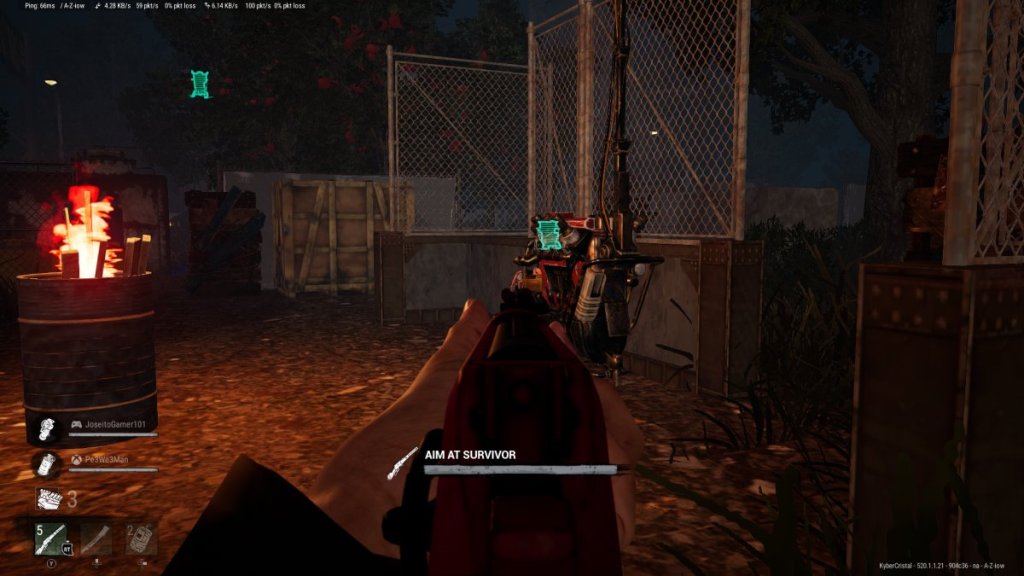Click the engine icon showing 3 remaining
Viewport: 1024px width, 576px height.
(49, 499)
